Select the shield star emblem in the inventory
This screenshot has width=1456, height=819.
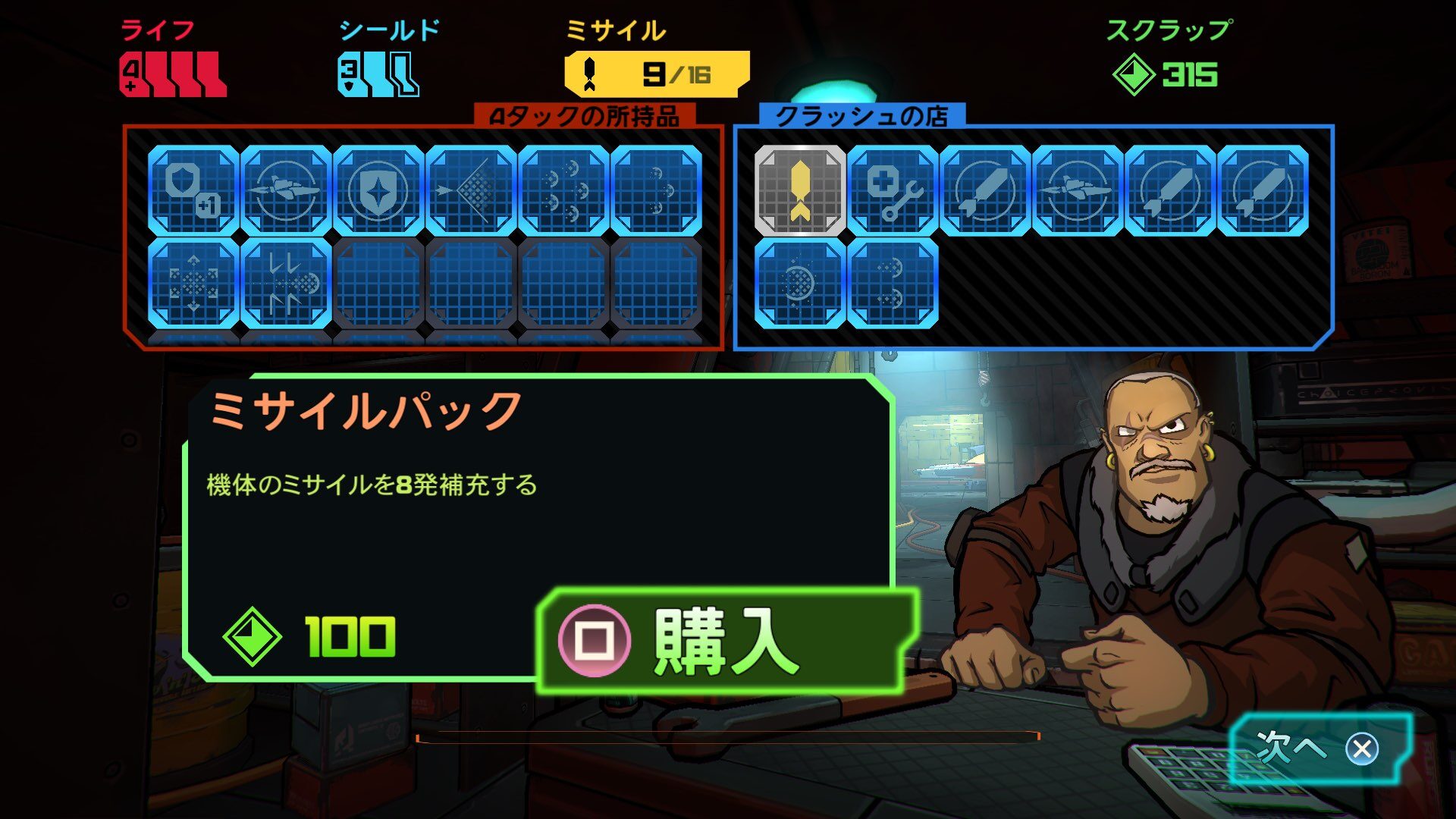pyautogui.click(x=379, y=190)
